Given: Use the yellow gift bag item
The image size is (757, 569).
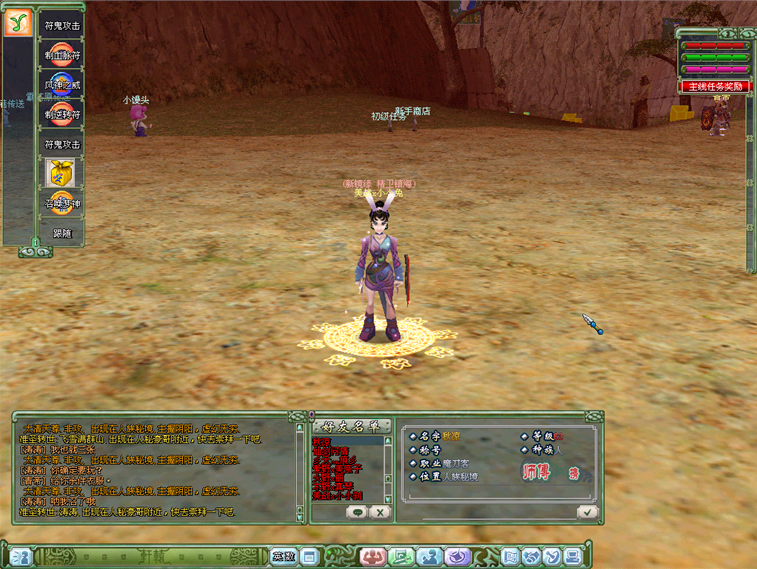Looking at the screenshot, I should point(62,174).
